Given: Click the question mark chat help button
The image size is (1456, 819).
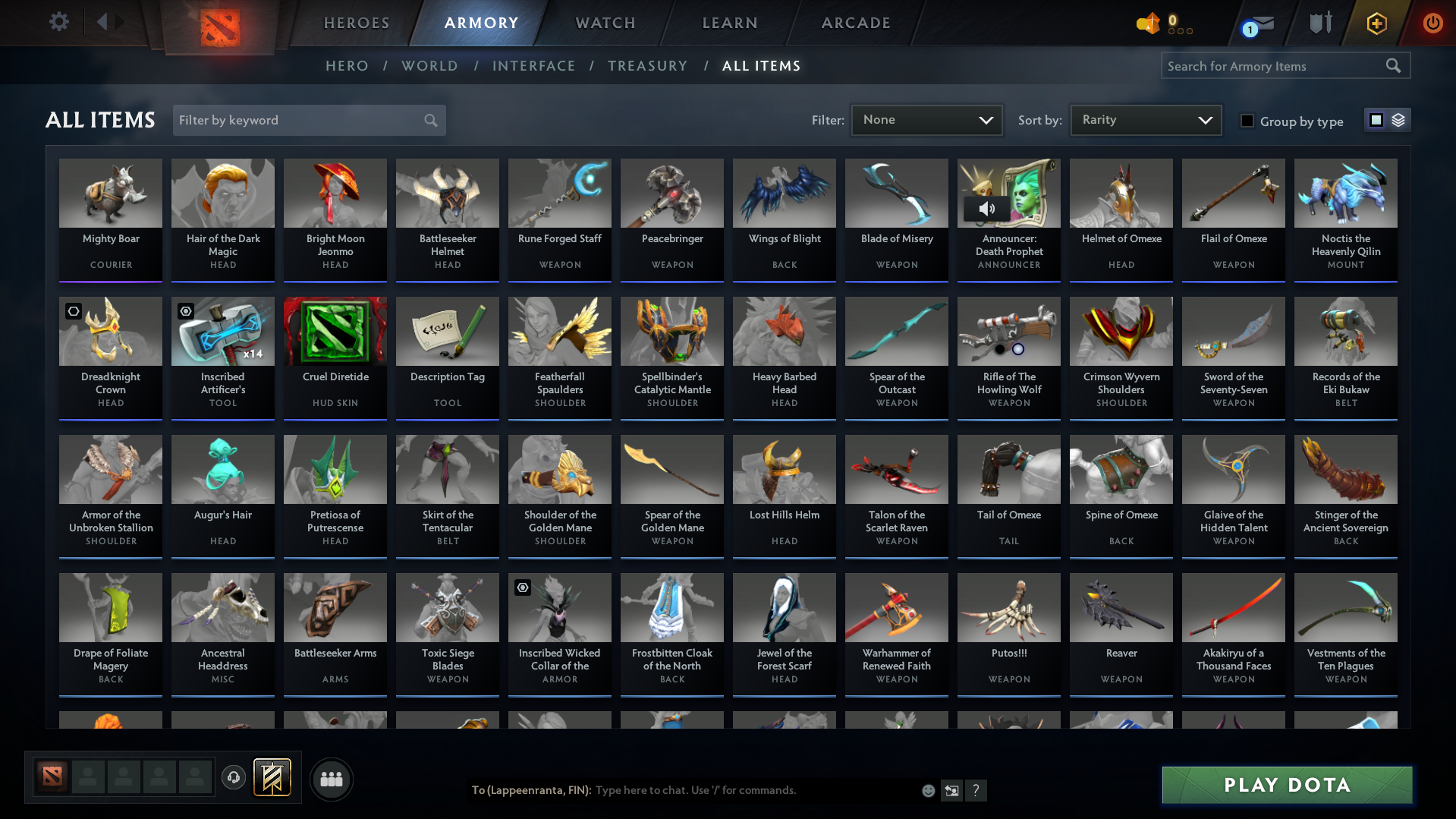Looking at the screenshot, I should pyautogui.click(x=976, y=790).
